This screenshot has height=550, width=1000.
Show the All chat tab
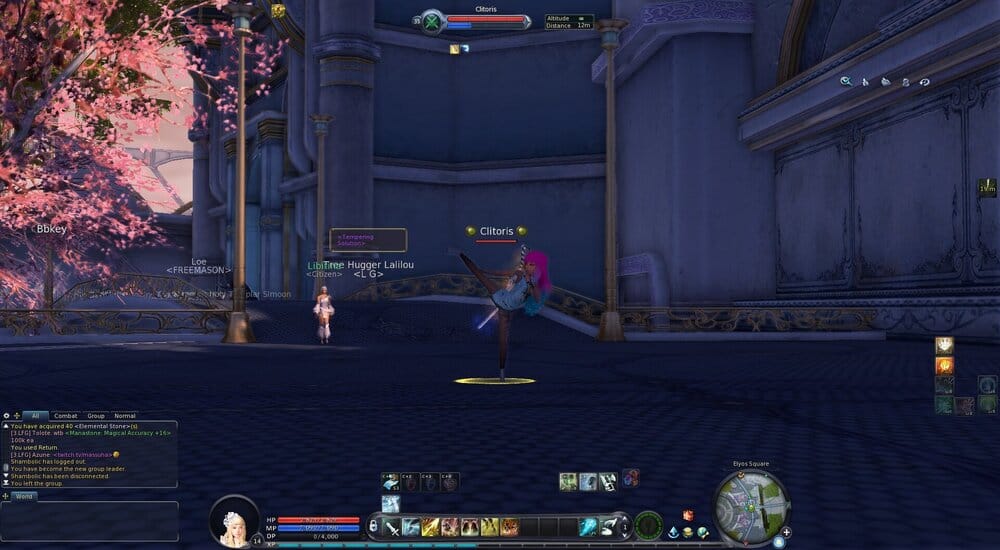36,415
